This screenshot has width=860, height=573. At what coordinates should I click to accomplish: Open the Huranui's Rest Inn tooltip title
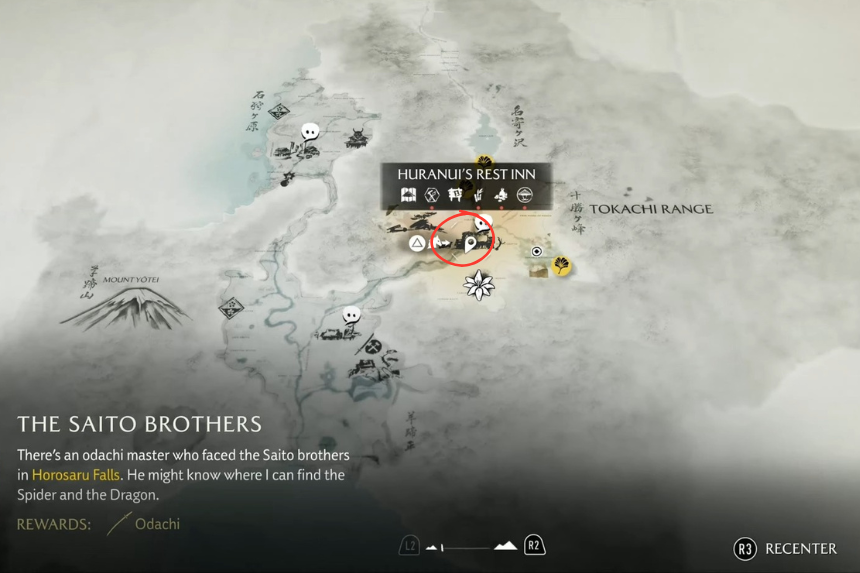pyautogui.click(x=466, y=174)
